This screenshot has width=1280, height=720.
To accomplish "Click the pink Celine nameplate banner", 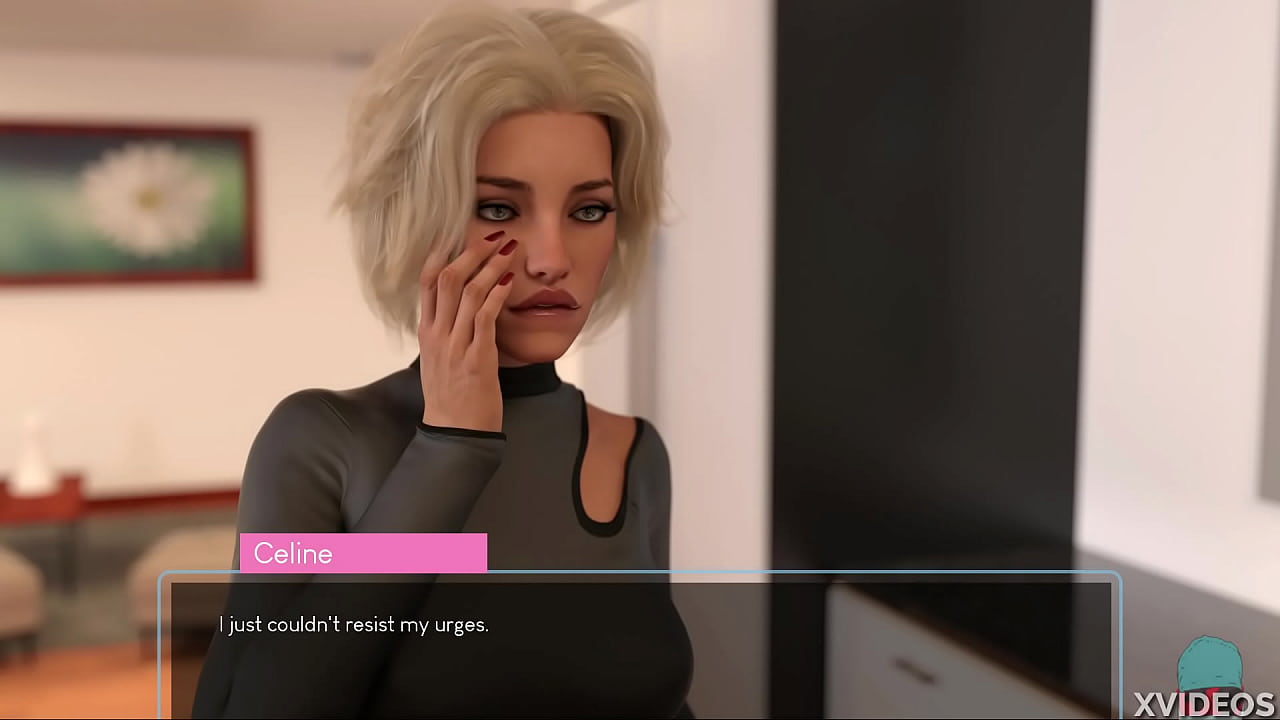I will [x=363, y=553].
